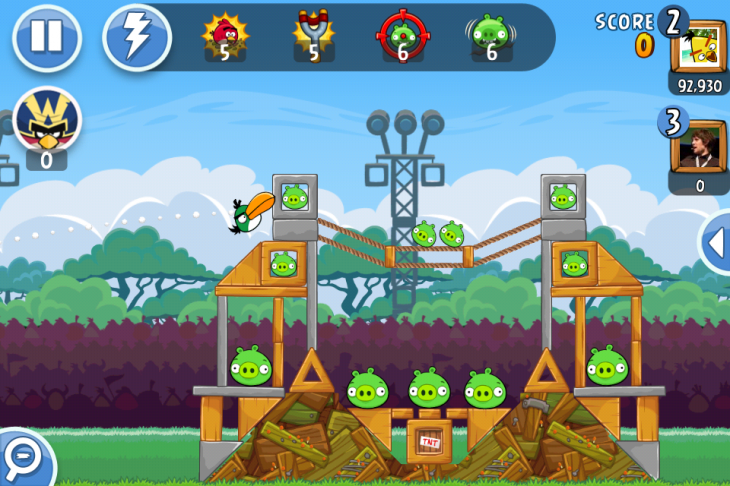730x486 pixels.
Task: Trigger the Birdquake shaking pig power-up
Action: tap(491, 36)
